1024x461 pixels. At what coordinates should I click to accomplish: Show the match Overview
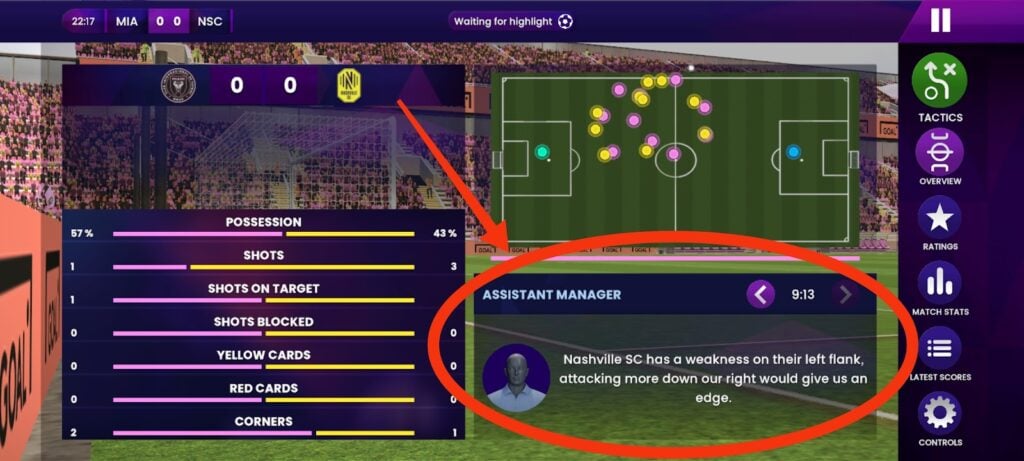pos(939,154)
